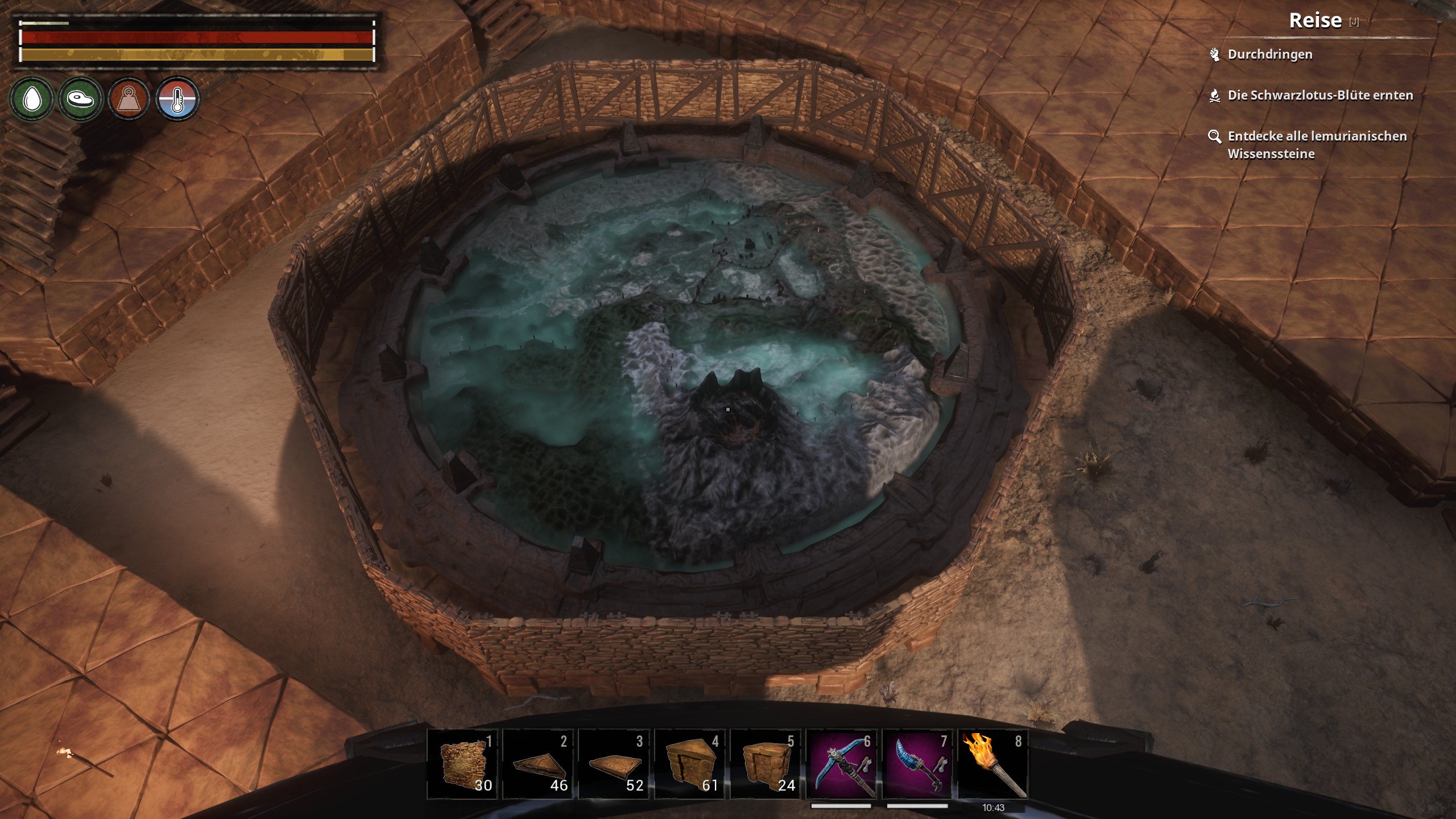Select the Schwarzlotus-Blüte ernten journey step

[x=1319, y=96]
